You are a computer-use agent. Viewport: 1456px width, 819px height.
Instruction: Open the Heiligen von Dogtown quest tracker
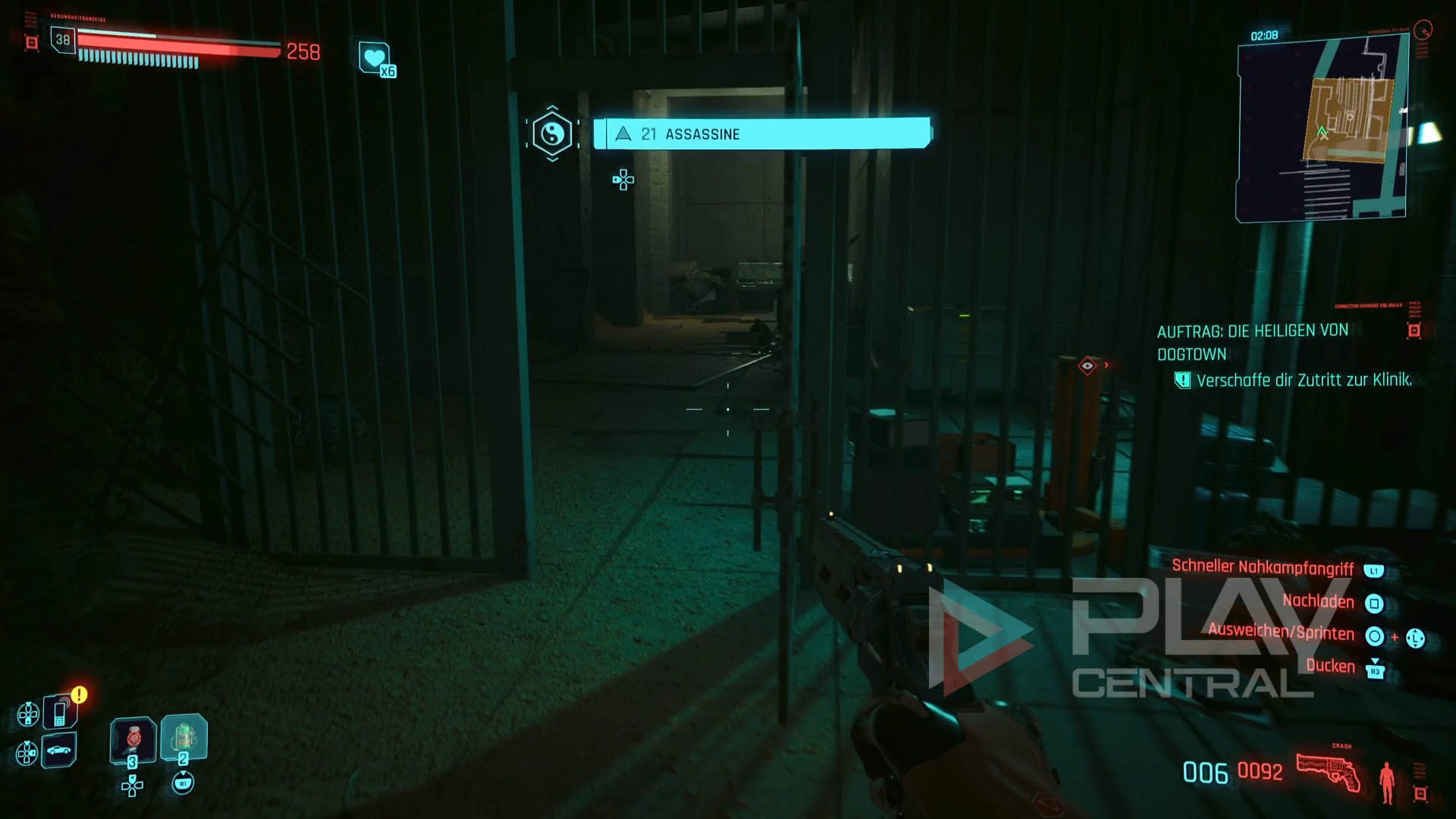click(1253, 342)
